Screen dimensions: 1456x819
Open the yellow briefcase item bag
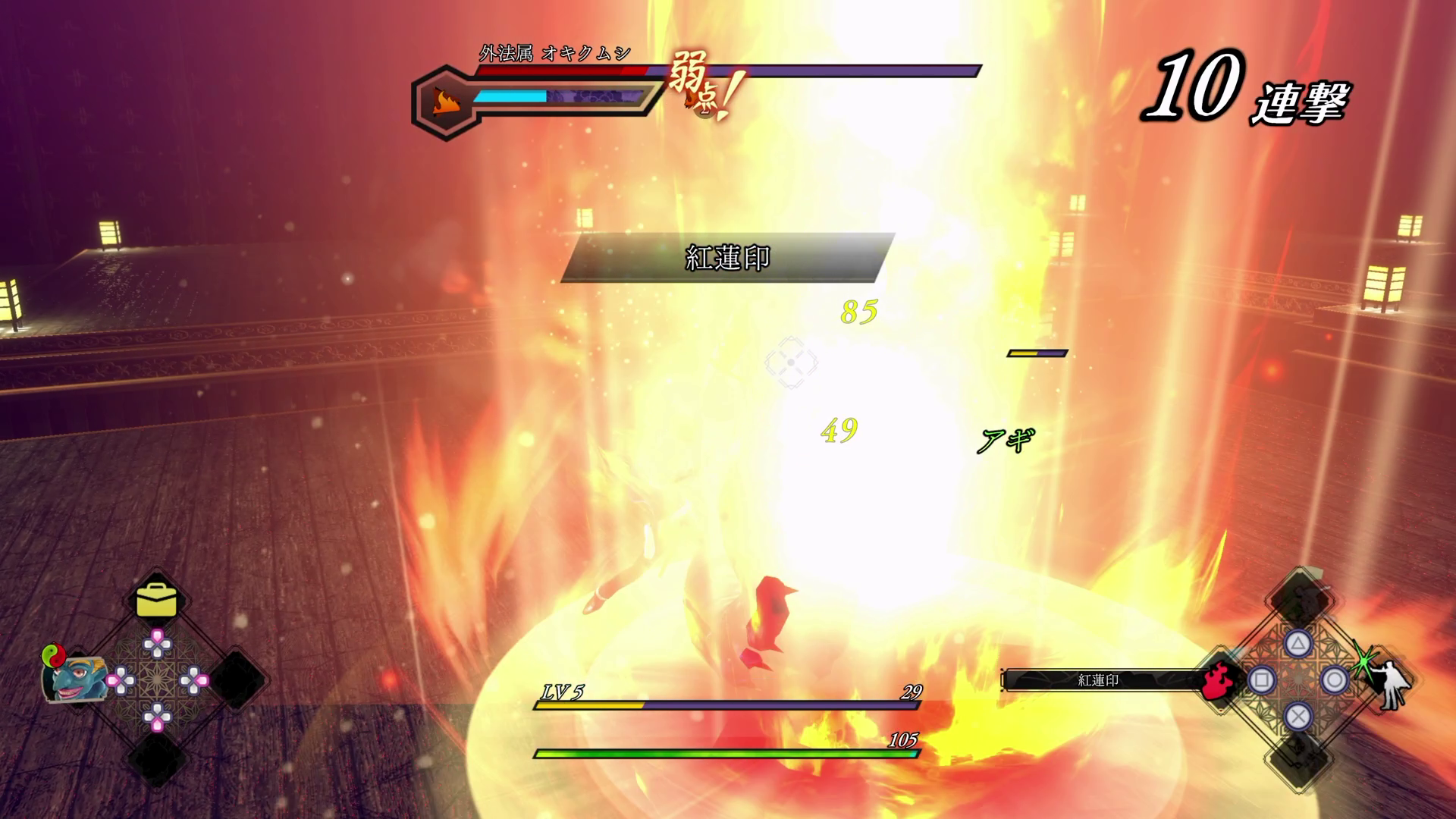157,601
